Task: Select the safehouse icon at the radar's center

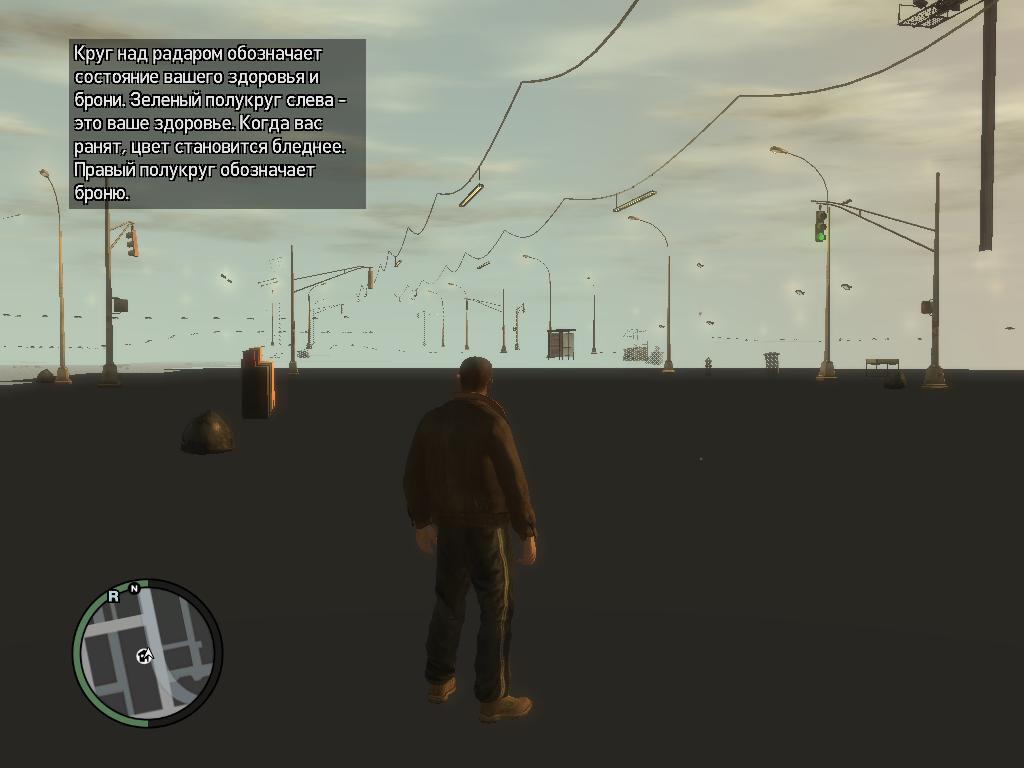Action: pos(145,656)
